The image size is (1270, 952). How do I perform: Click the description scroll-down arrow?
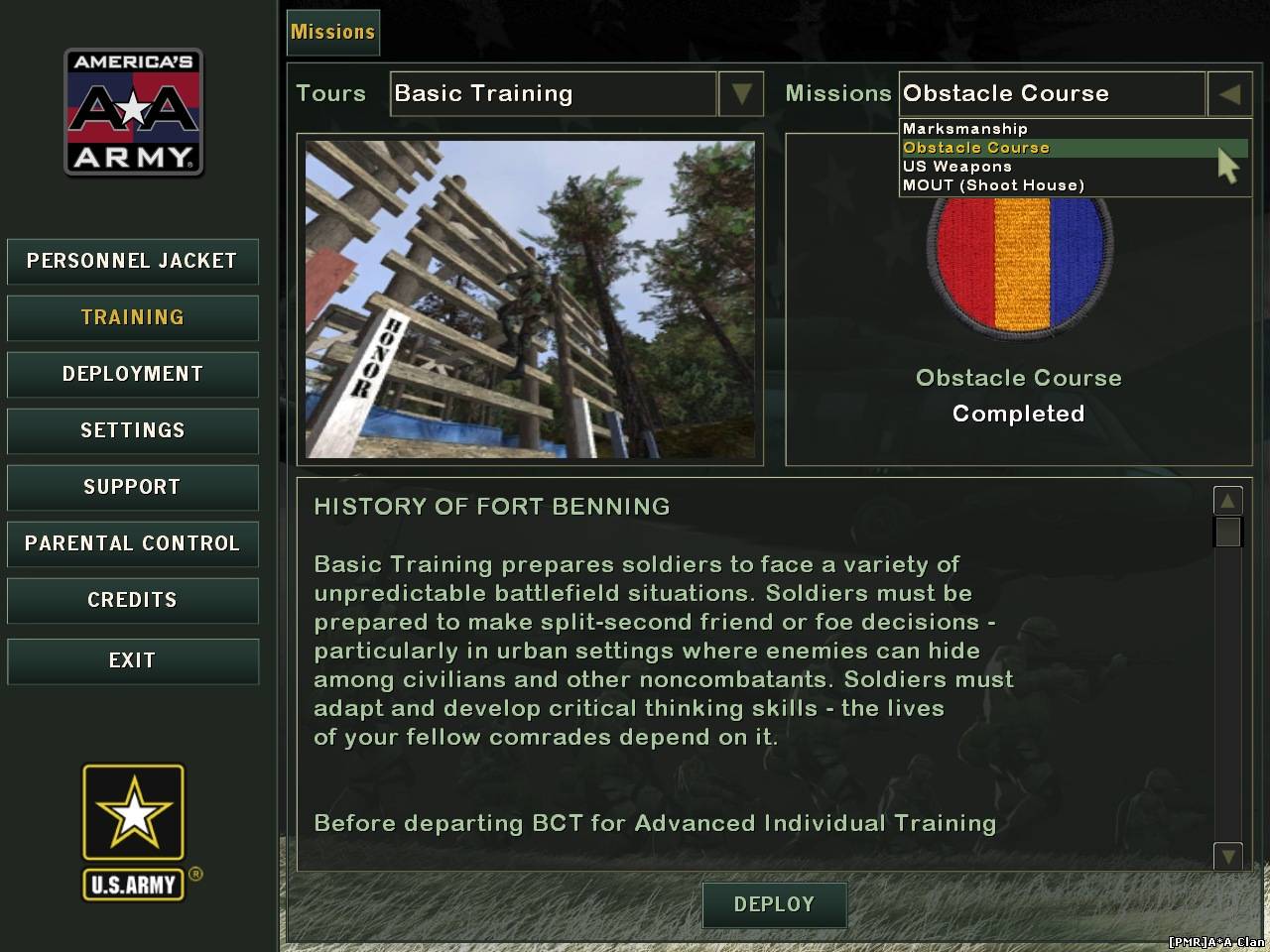click(x=1227, y=855)
